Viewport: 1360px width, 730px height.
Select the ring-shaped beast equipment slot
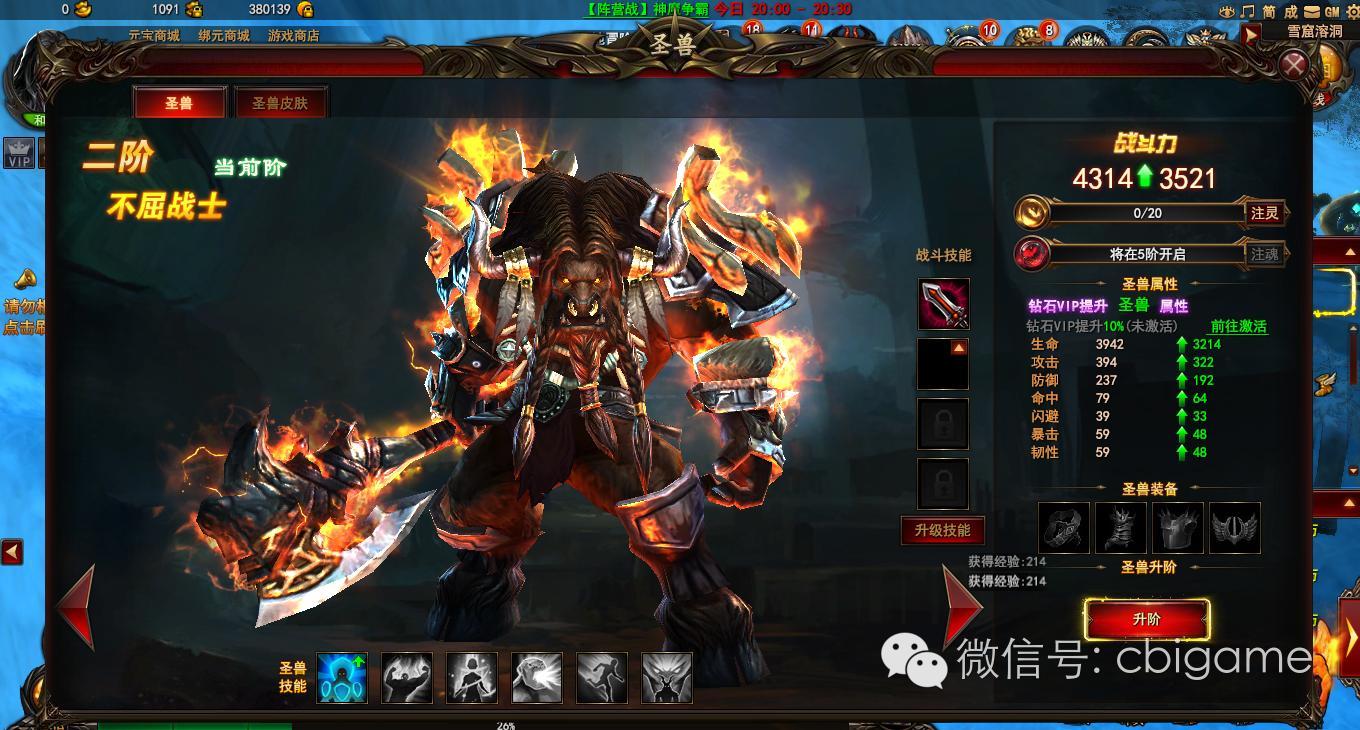[x=1064, y=528]
